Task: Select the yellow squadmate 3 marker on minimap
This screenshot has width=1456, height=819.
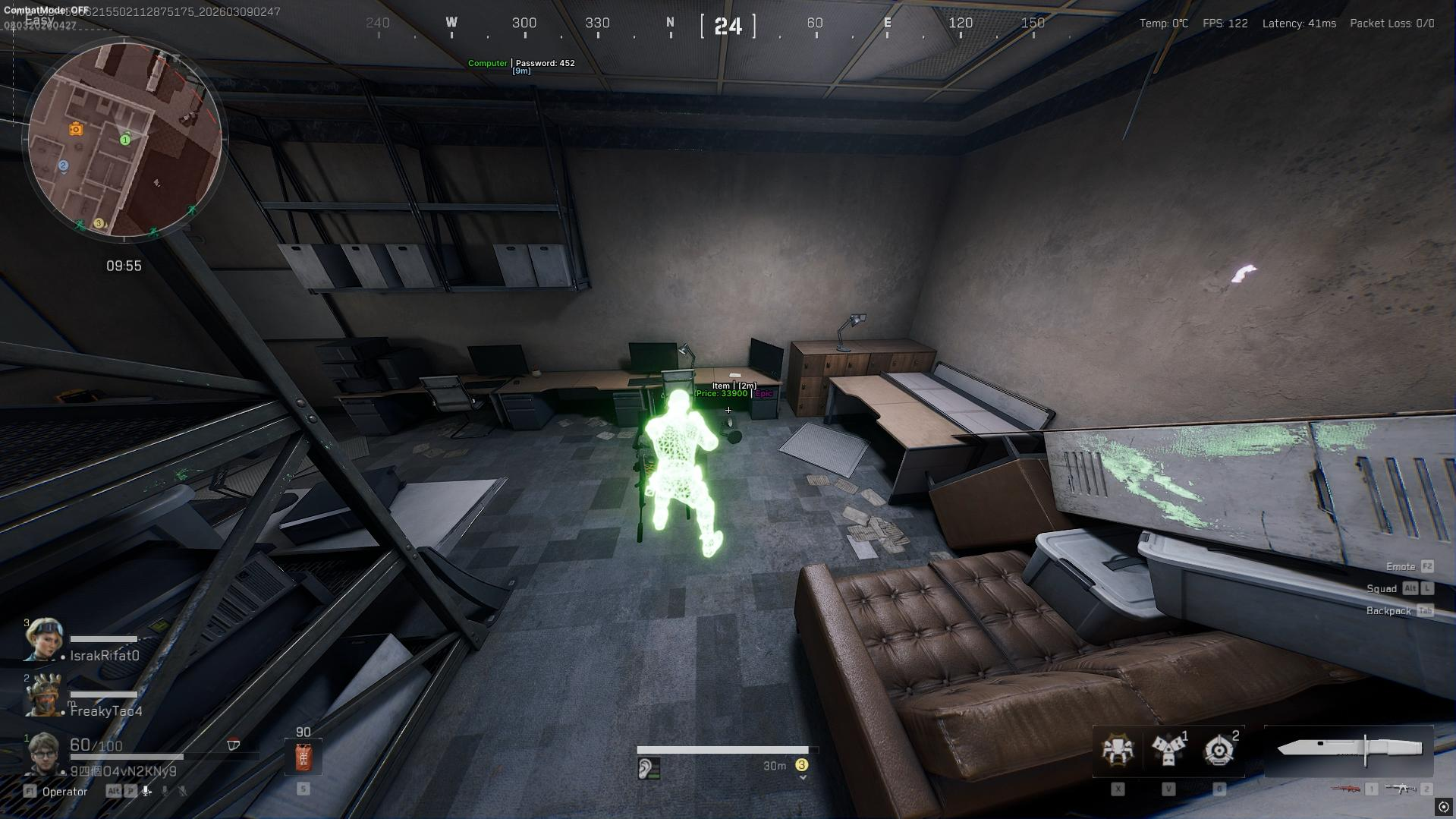Action: click(99, 223)
